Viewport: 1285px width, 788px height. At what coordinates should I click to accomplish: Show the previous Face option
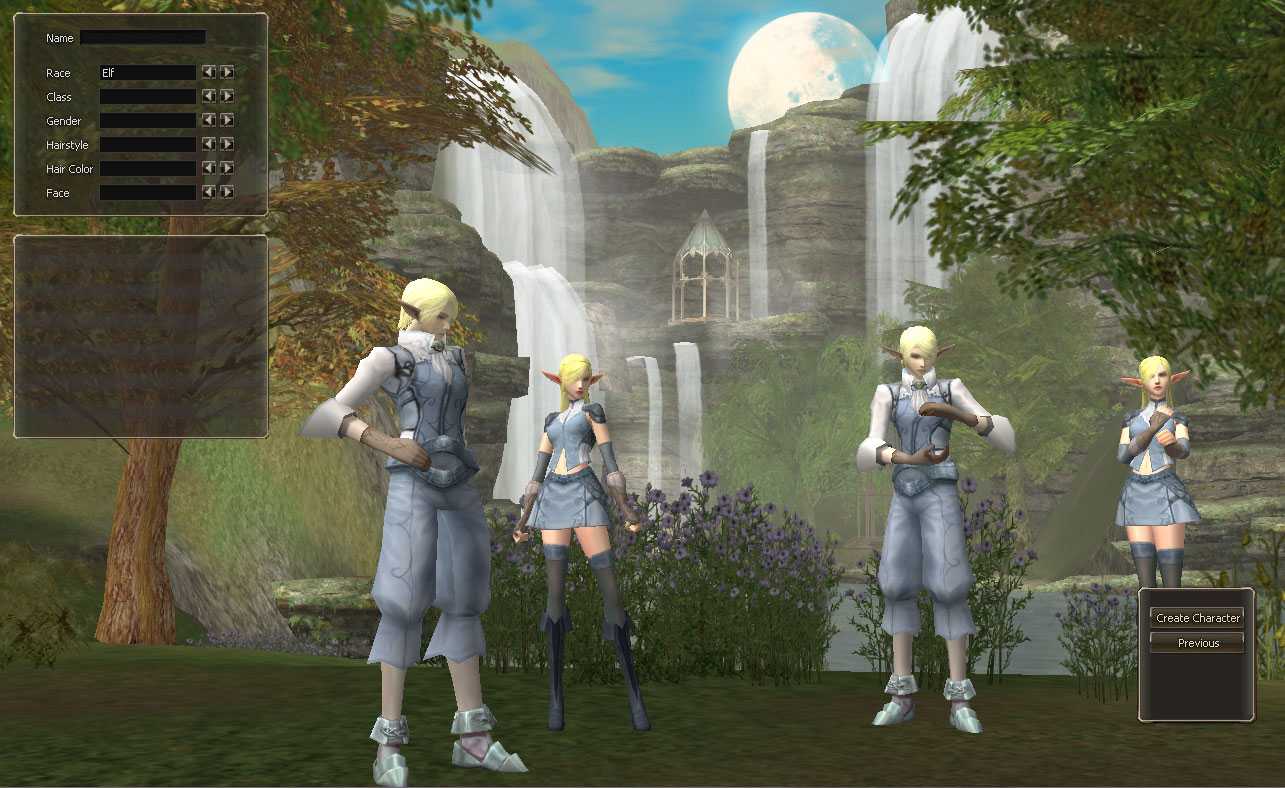(209, 192)
